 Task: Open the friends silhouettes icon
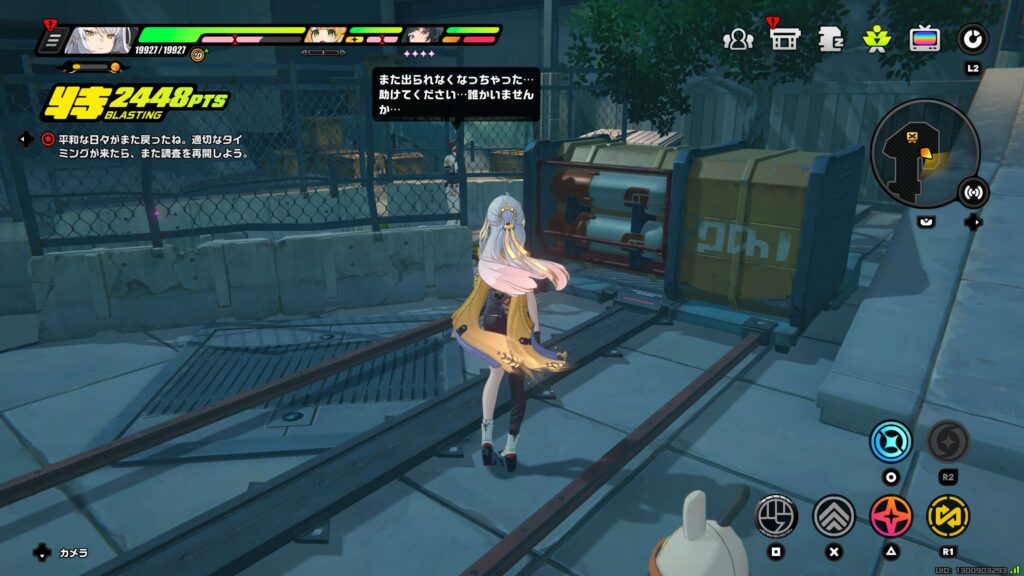738,39
